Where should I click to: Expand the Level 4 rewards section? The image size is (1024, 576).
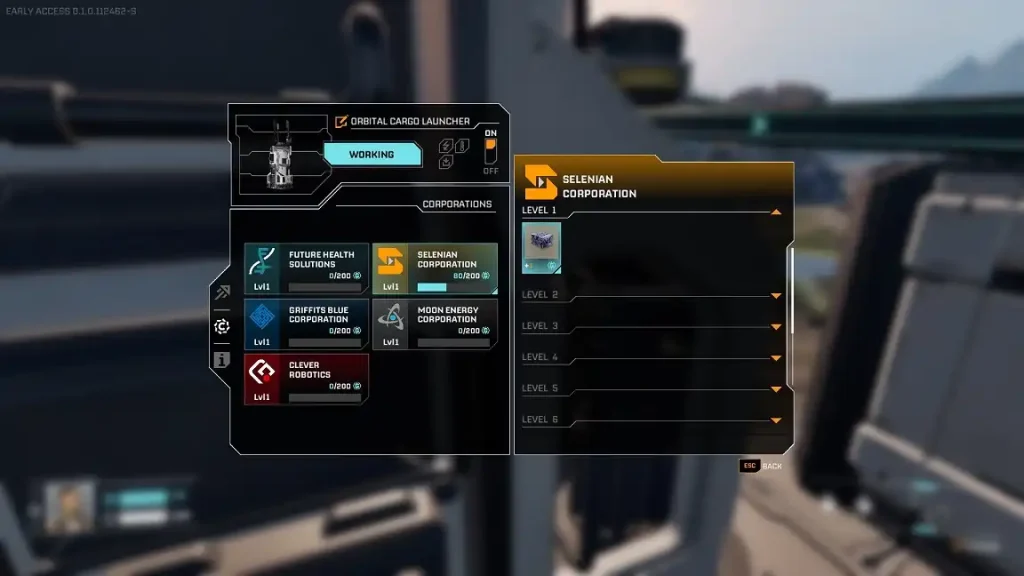(776, 357)
